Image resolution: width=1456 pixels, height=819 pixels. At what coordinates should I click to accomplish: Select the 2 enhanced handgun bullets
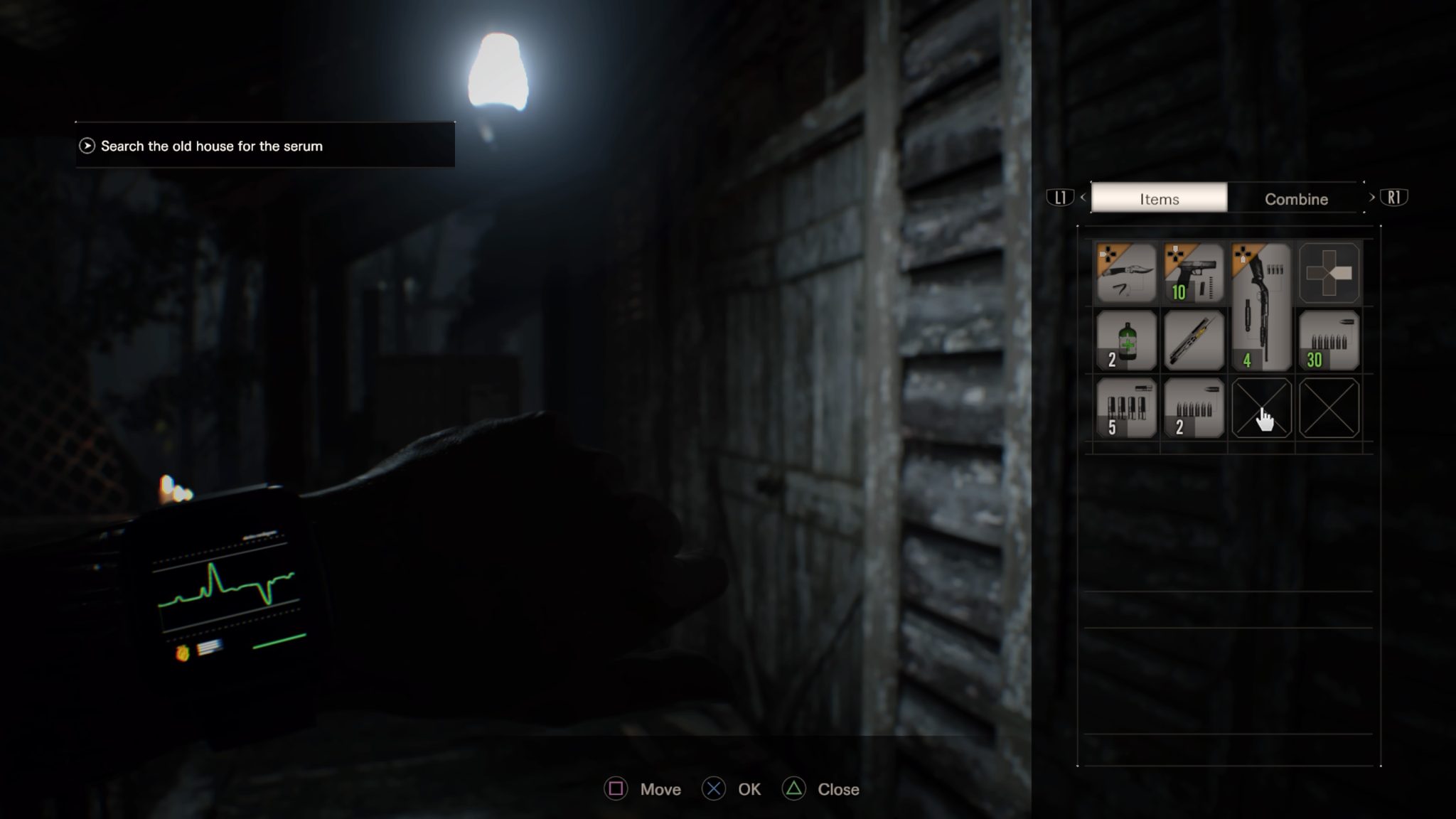(x=1193, y=409)
